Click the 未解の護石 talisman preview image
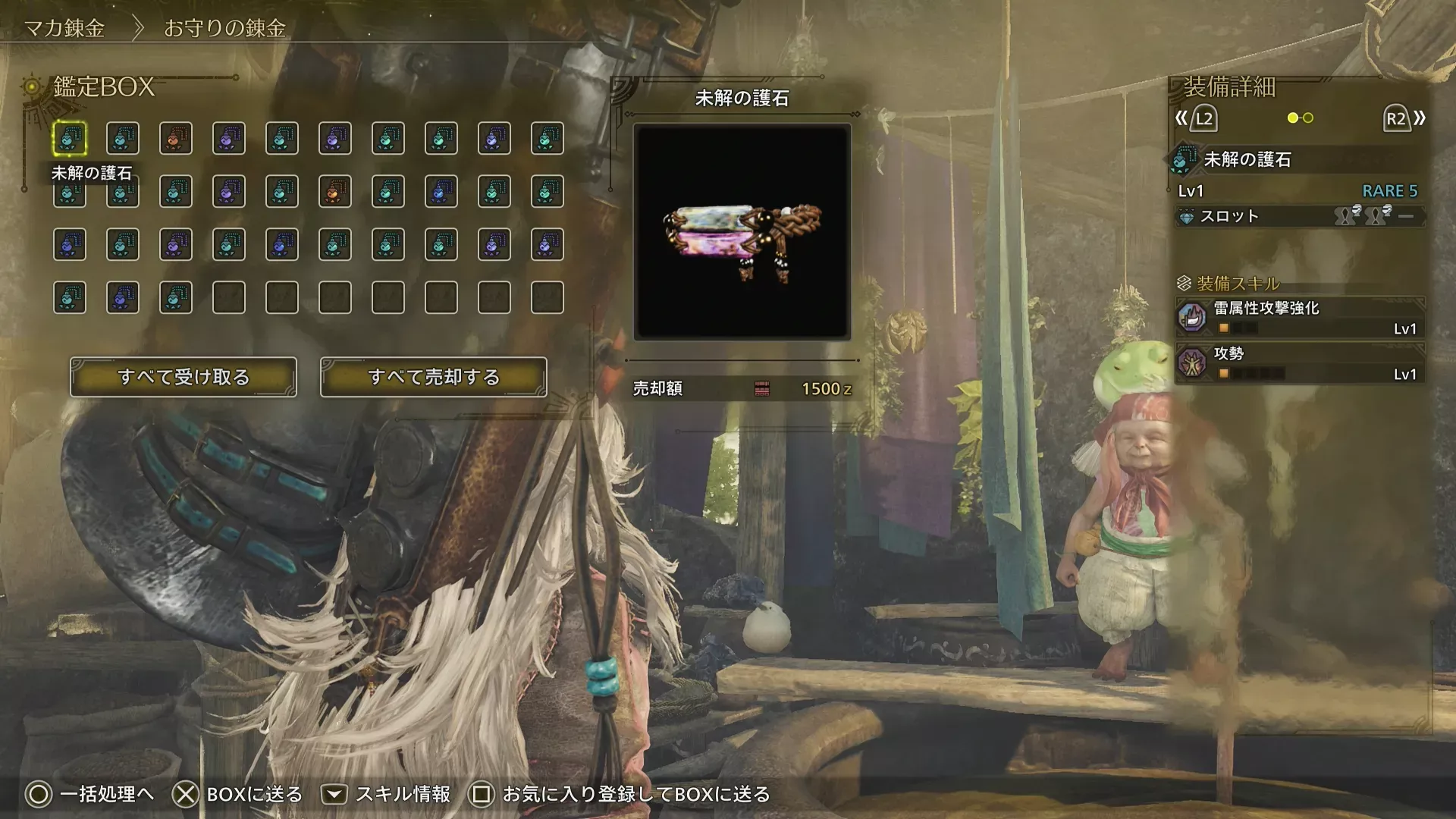Screen dimensions: 1456x819 pyautogui.click(x=742, y=231)
